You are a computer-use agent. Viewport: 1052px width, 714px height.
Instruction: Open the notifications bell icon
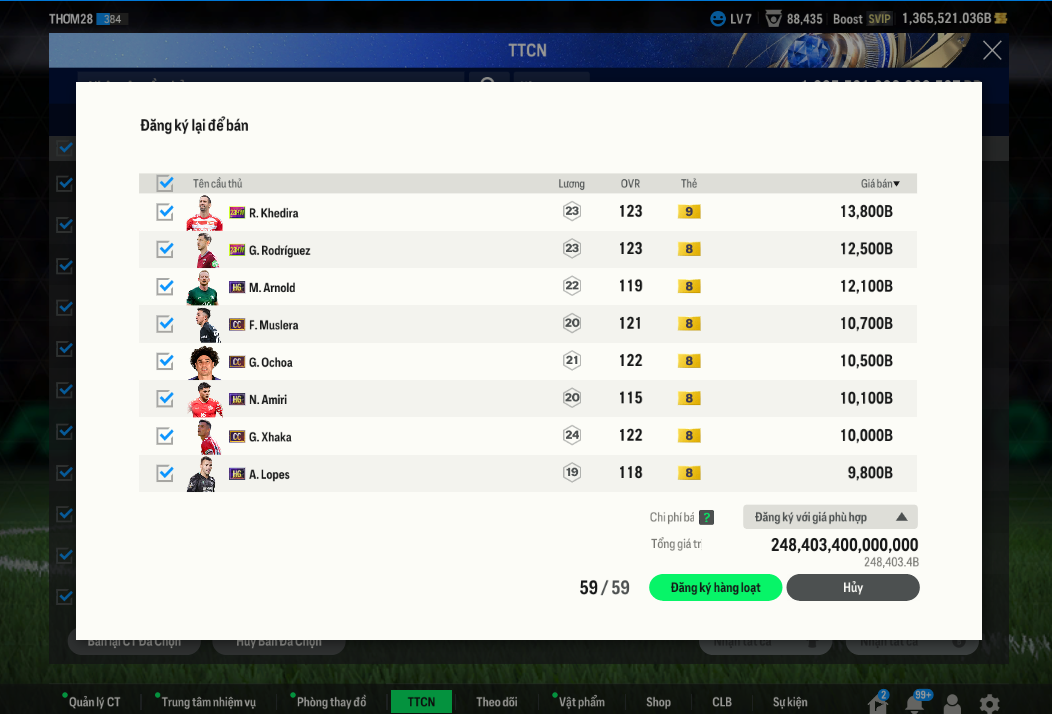pyautogui.click(x=914, y=704)
